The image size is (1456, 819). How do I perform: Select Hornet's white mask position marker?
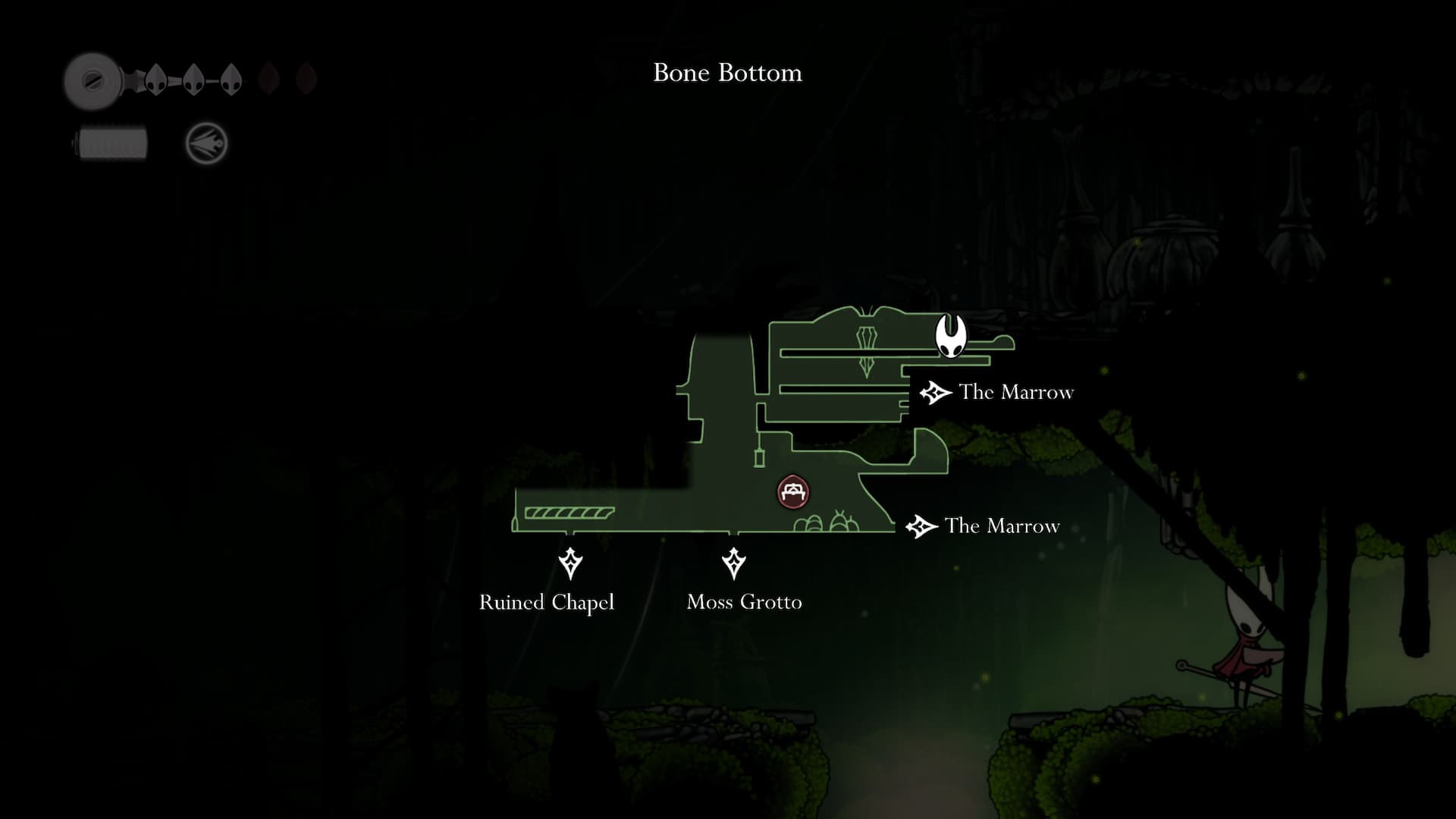coord(950,335)
